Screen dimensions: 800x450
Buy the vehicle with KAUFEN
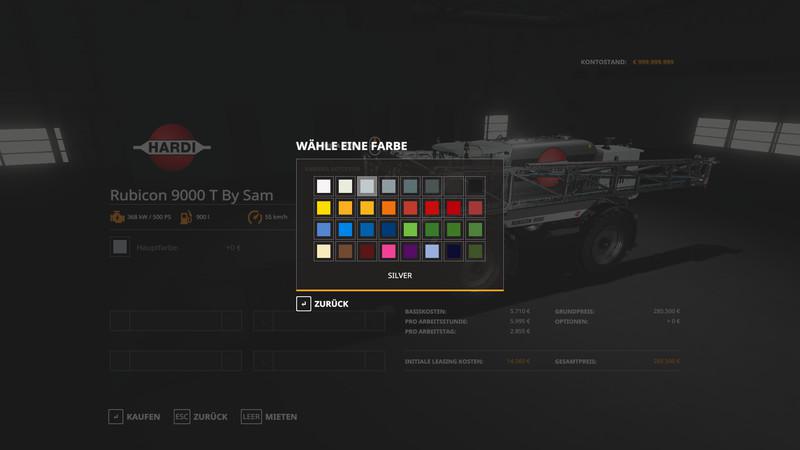click(x=134, y=416)
